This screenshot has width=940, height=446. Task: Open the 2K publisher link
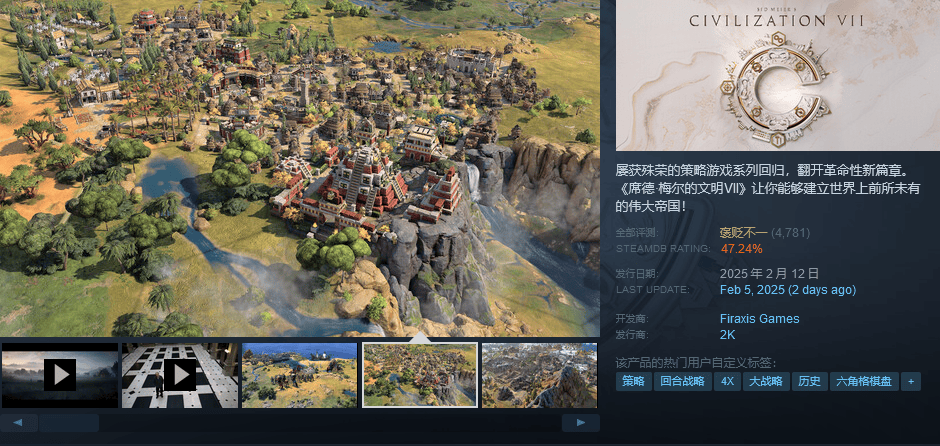(x=728, y=335)
